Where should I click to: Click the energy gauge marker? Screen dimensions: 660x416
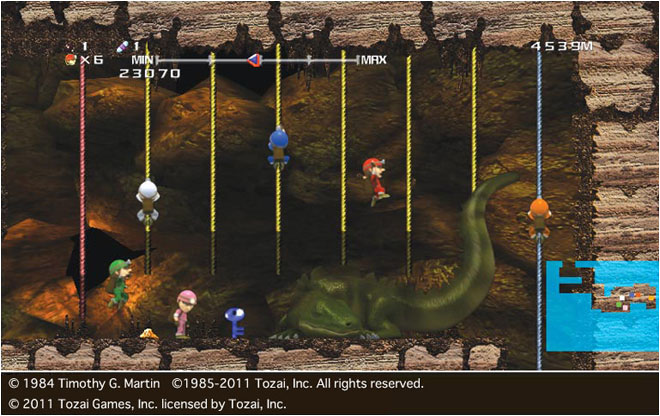[x=254, y=60]
